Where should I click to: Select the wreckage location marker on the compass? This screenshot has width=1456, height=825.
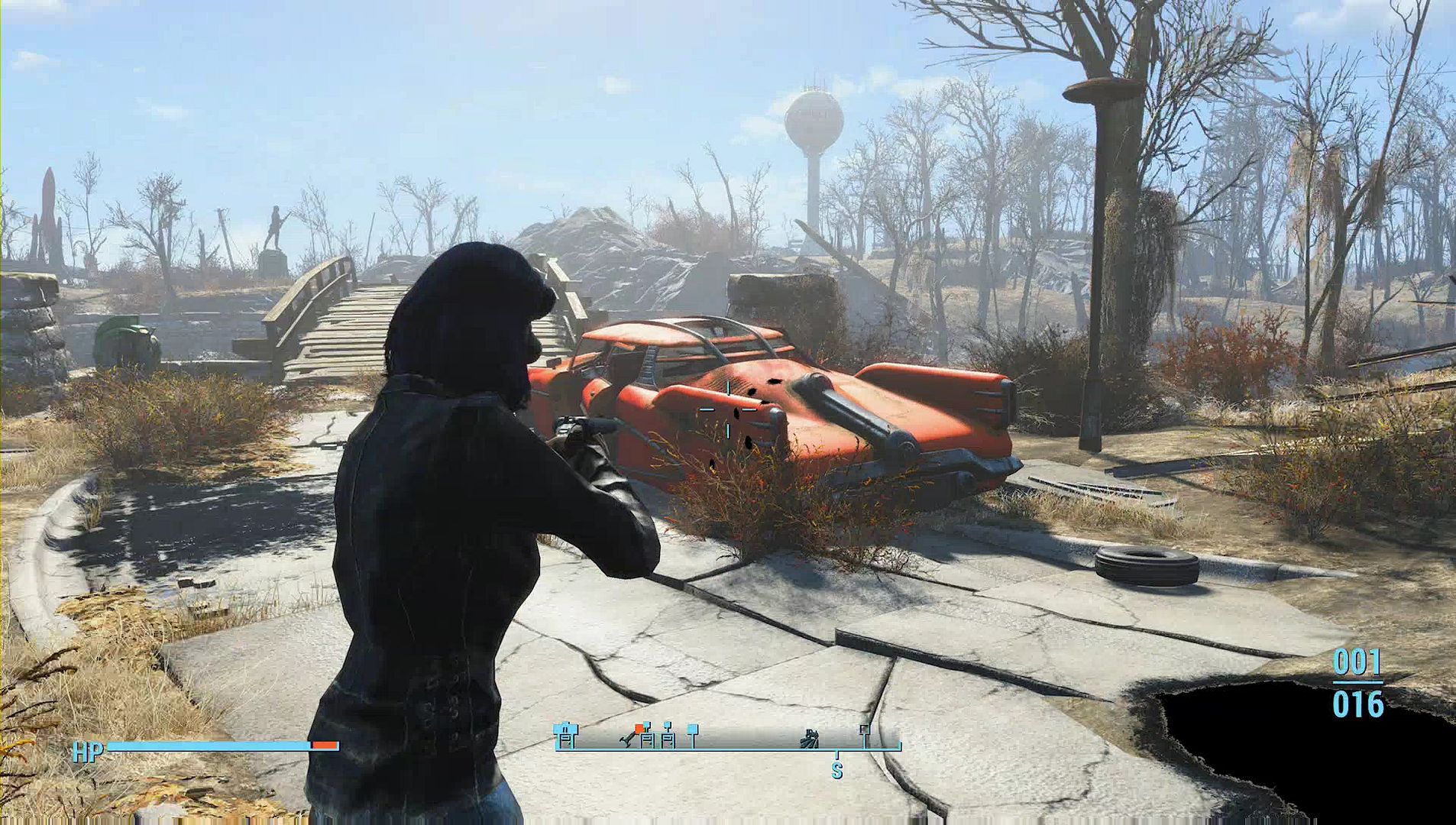point(809,739)
